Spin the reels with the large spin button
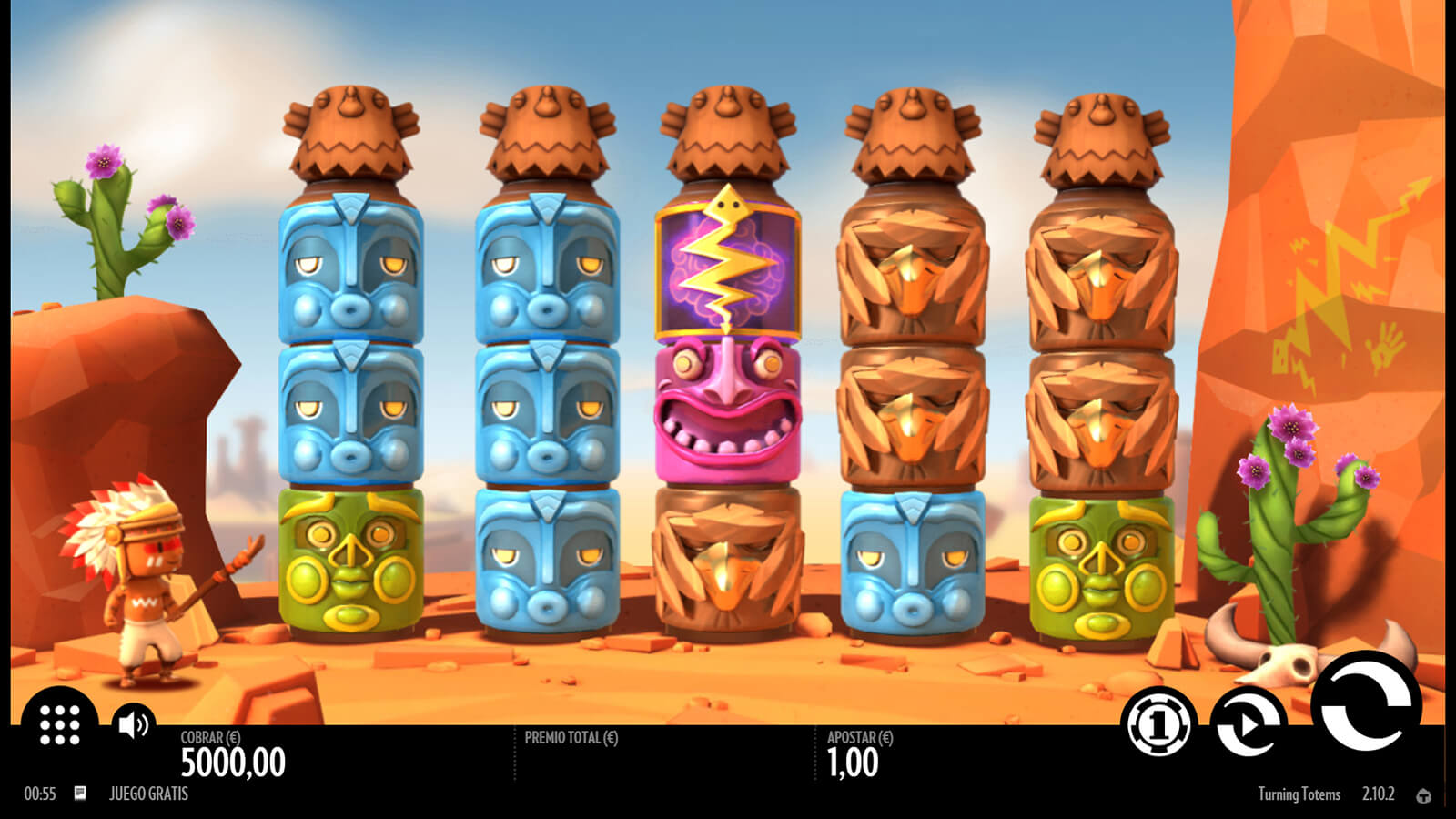The width and height of the screenshot is (1456, 819). coord(1365,706)
